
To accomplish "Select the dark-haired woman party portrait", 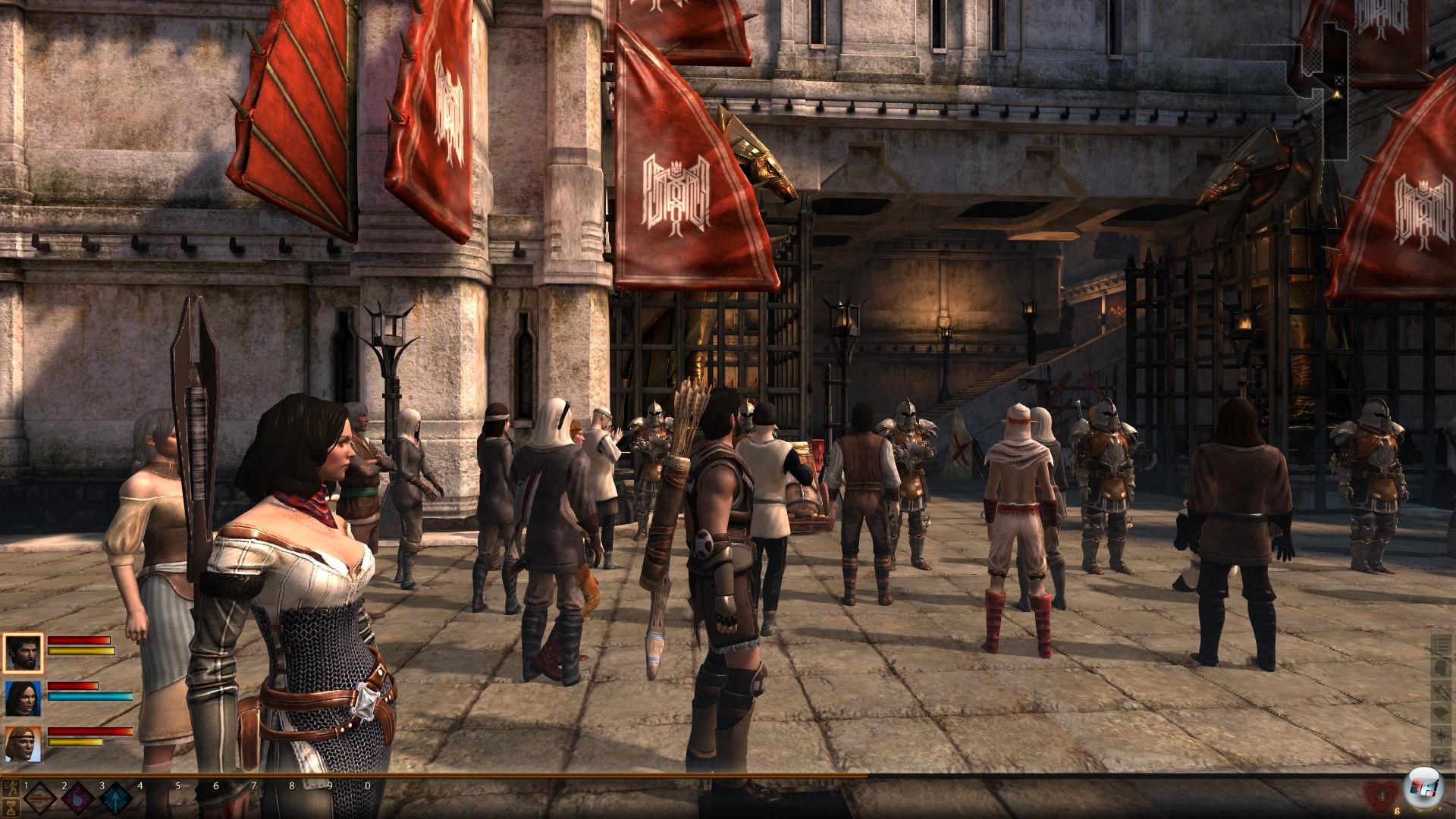I will point(24,698).
